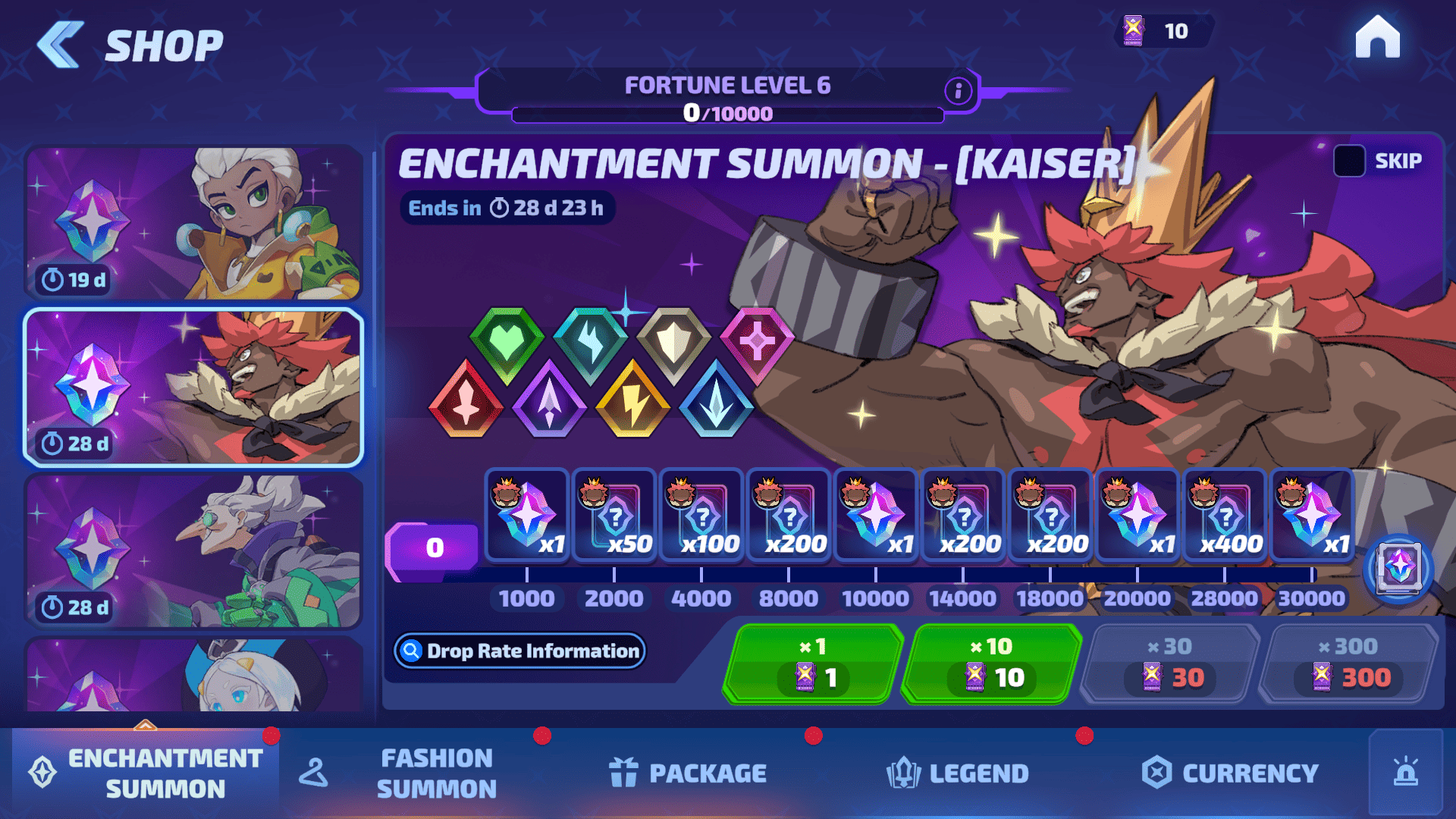The height and width of the screenshot is (819, 1456).
Task: Open the enchantment book icon
Action: tap(1398, 568)
